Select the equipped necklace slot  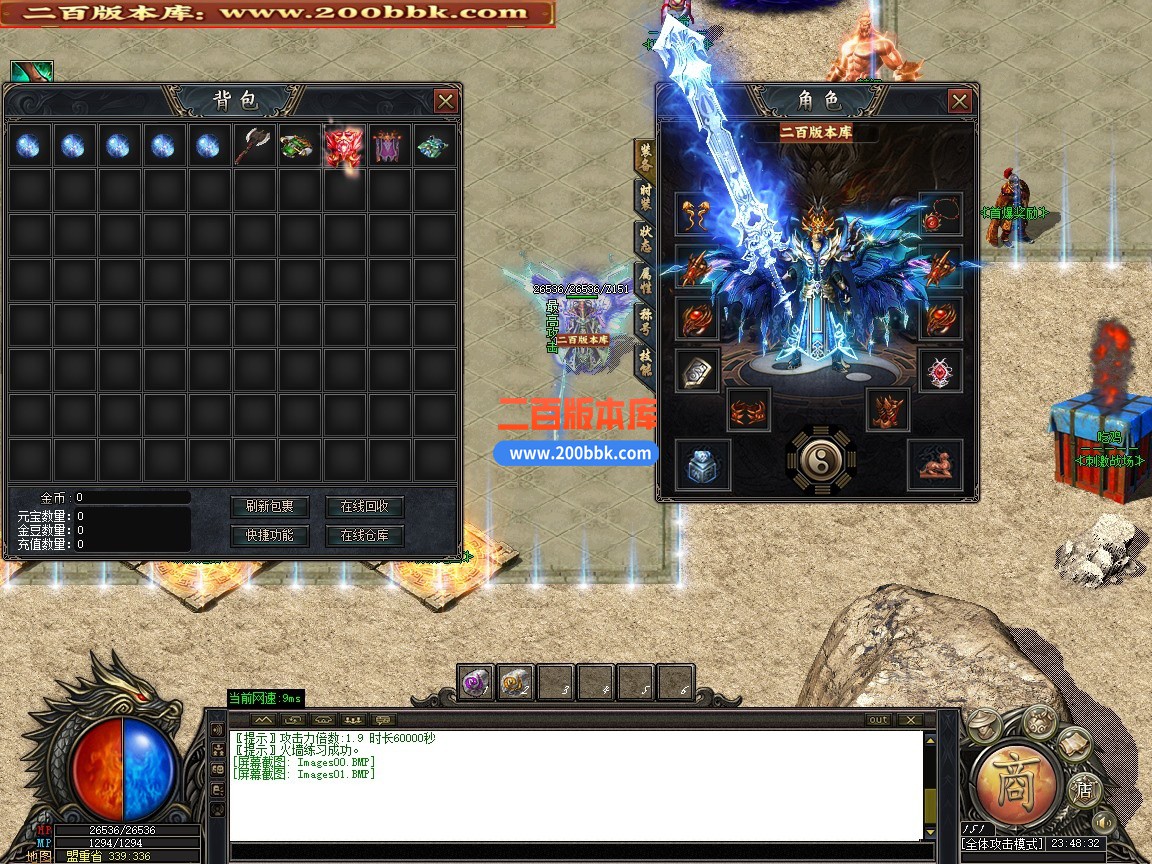pos(940,214)
